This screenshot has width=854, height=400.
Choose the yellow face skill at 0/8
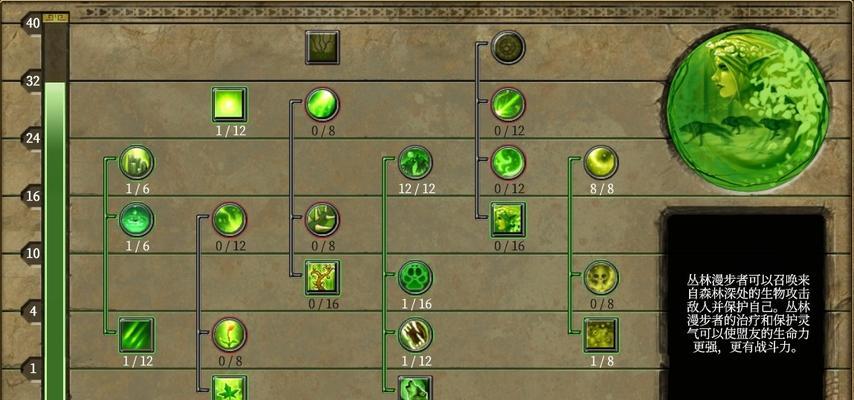pos(600,277)
